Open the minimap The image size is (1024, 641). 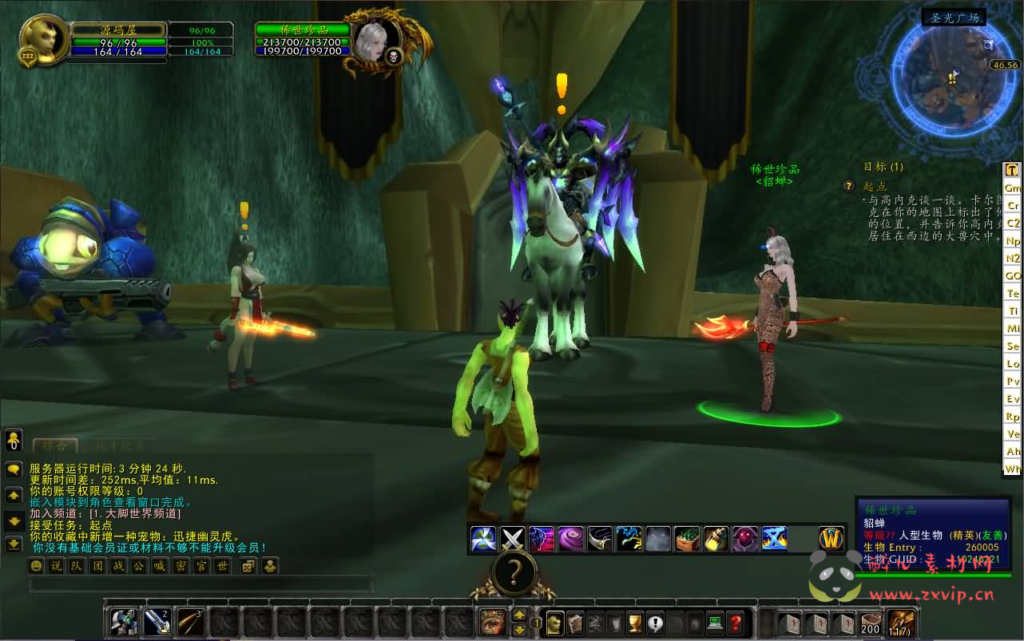[952, 77]
